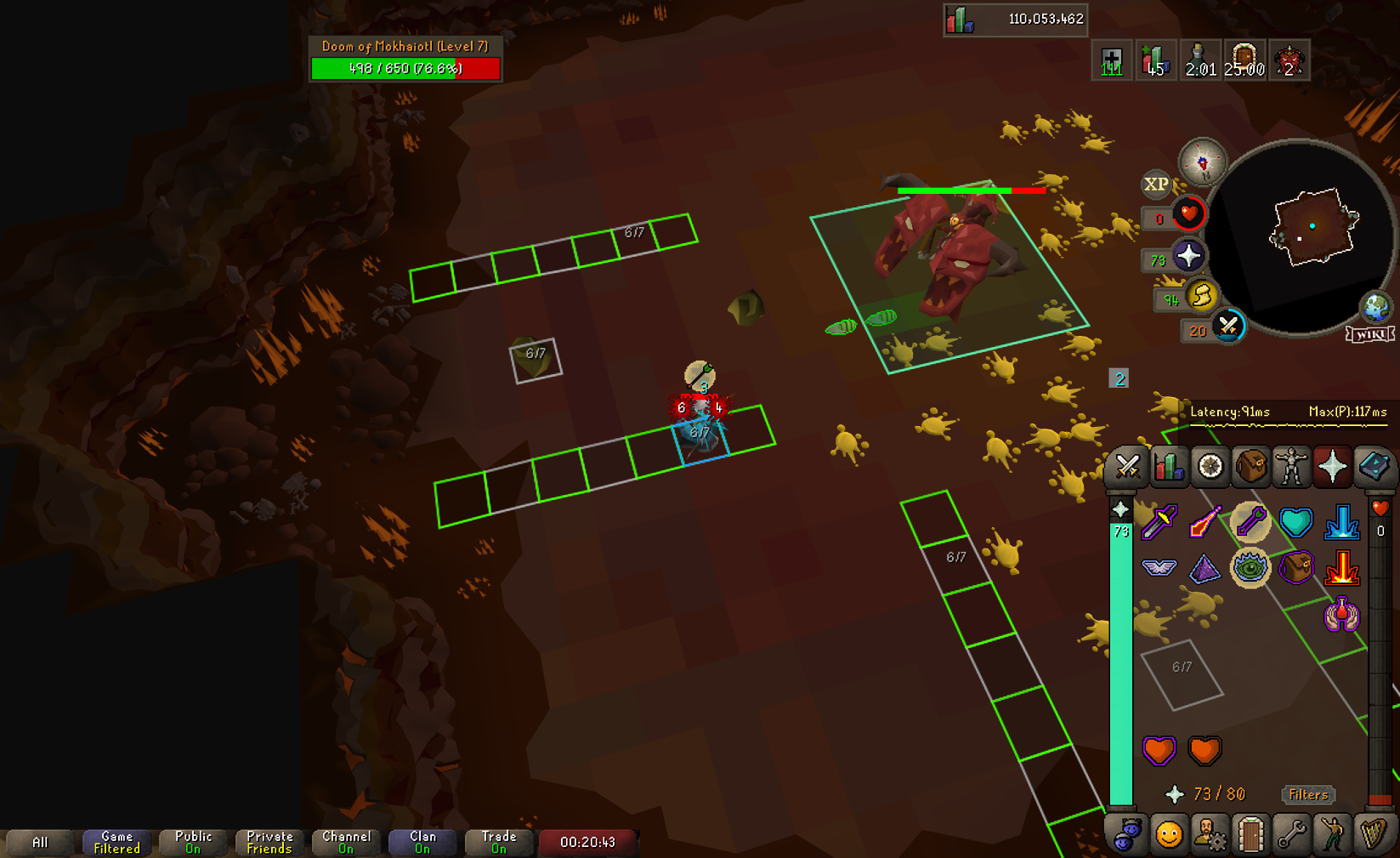Click the compass to face north
Screen dimensions: 1400x858
point(1202,162)
